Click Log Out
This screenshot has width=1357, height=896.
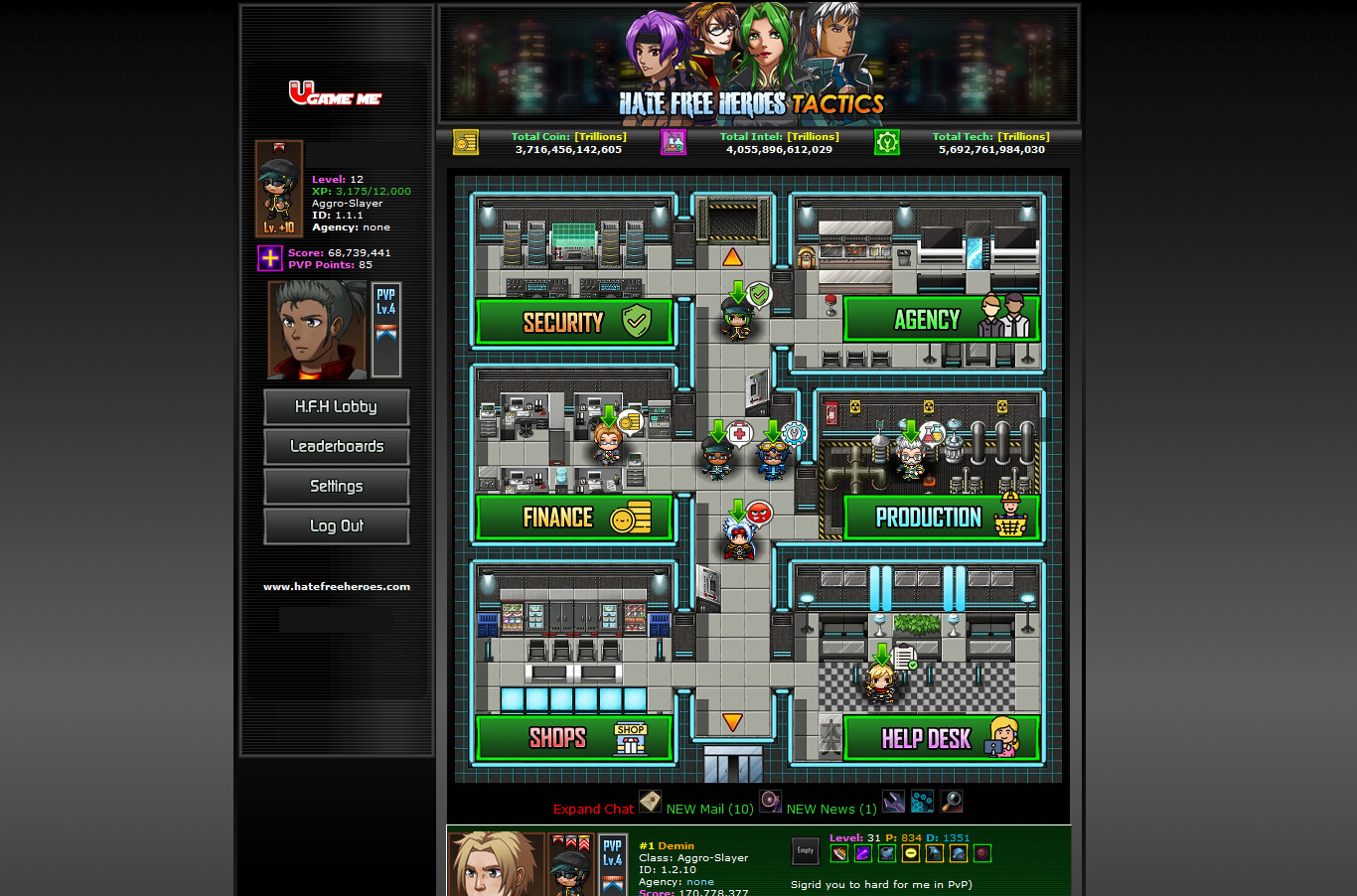click(336, 525)
